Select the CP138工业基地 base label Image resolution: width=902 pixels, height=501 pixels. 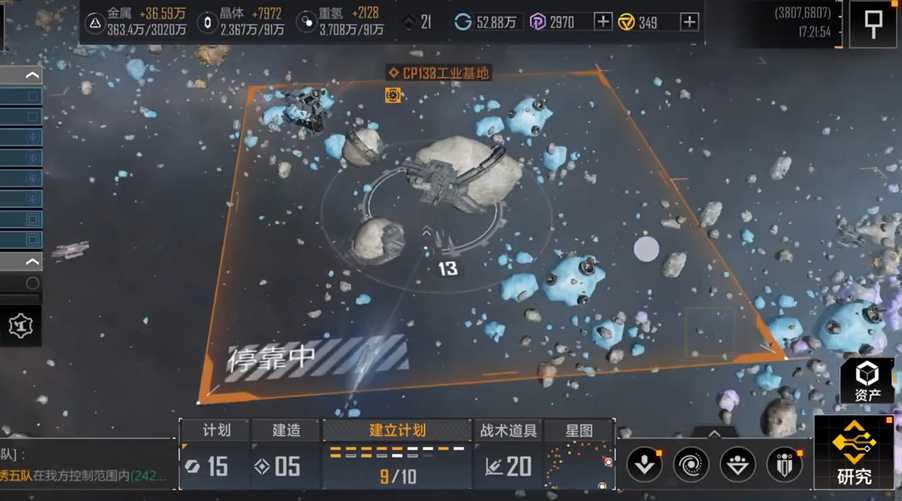coord(440,73)
